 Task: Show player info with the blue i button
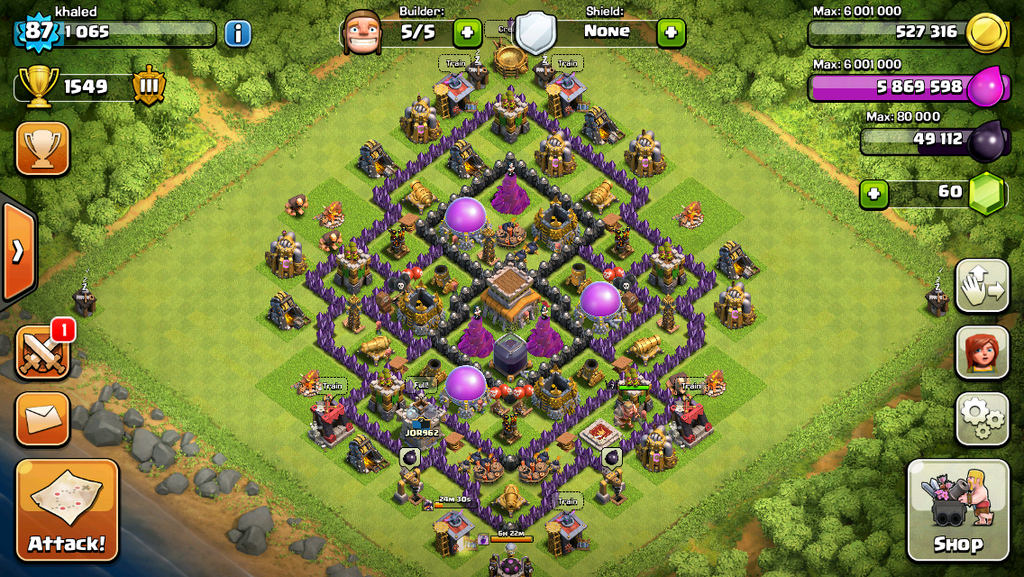[x=238, y=33]
